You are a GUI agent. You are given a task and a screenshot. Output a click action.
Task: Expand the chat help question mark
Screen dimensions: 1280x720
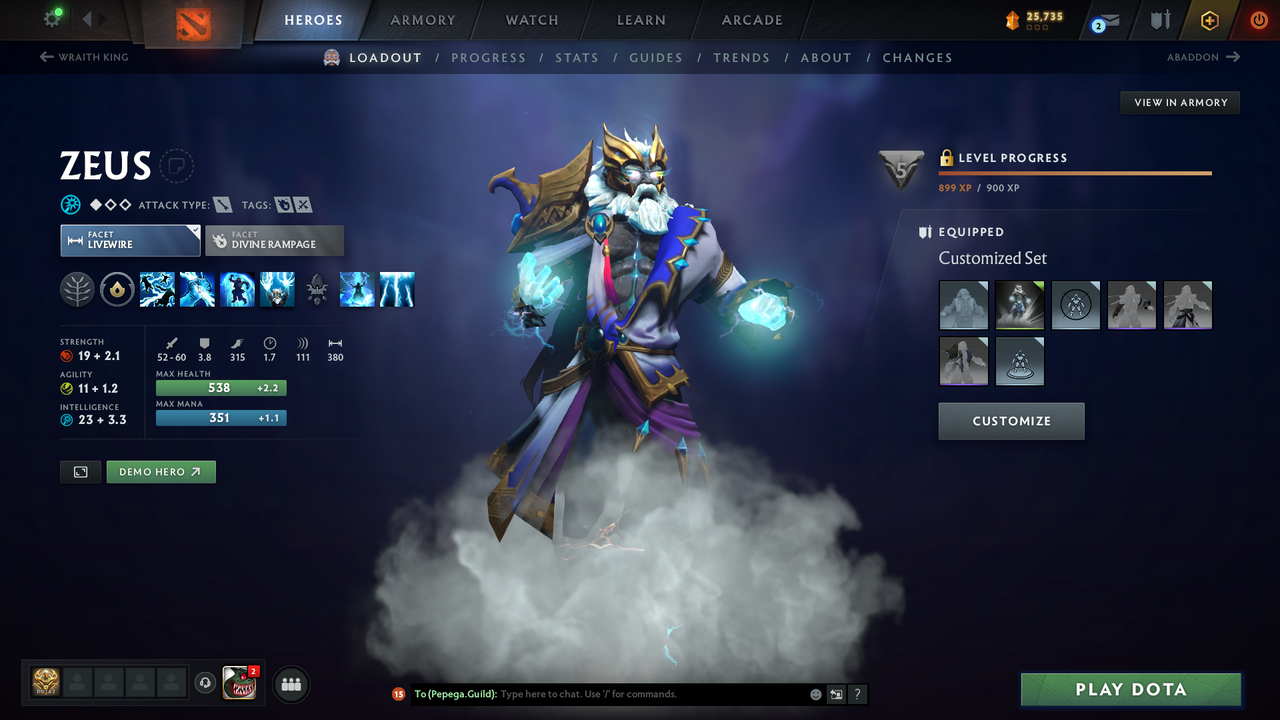[857, 693]
